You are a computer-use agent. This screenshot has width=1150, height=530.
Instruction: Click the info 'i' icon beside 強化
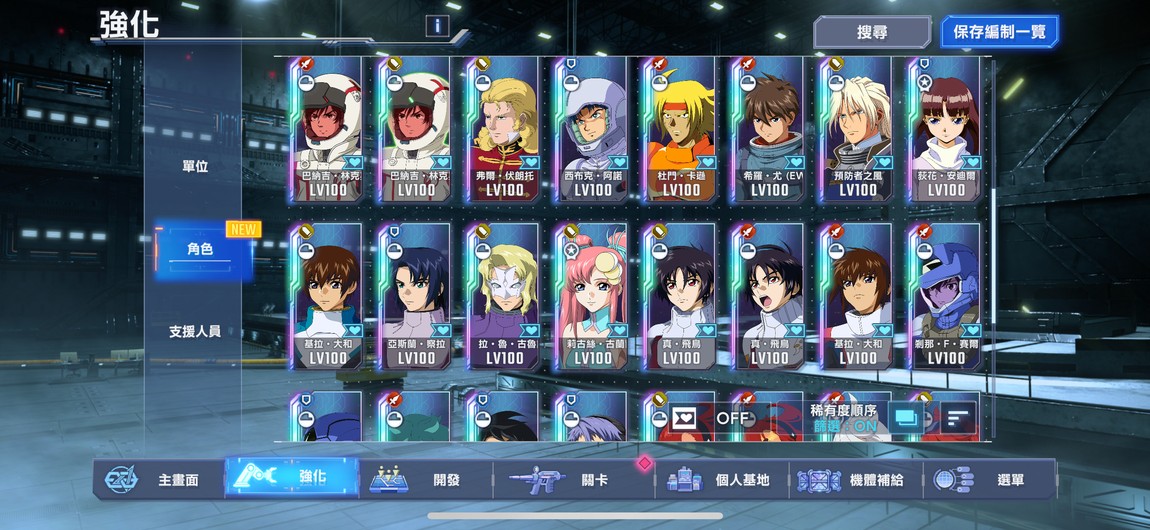click(436, 27)
